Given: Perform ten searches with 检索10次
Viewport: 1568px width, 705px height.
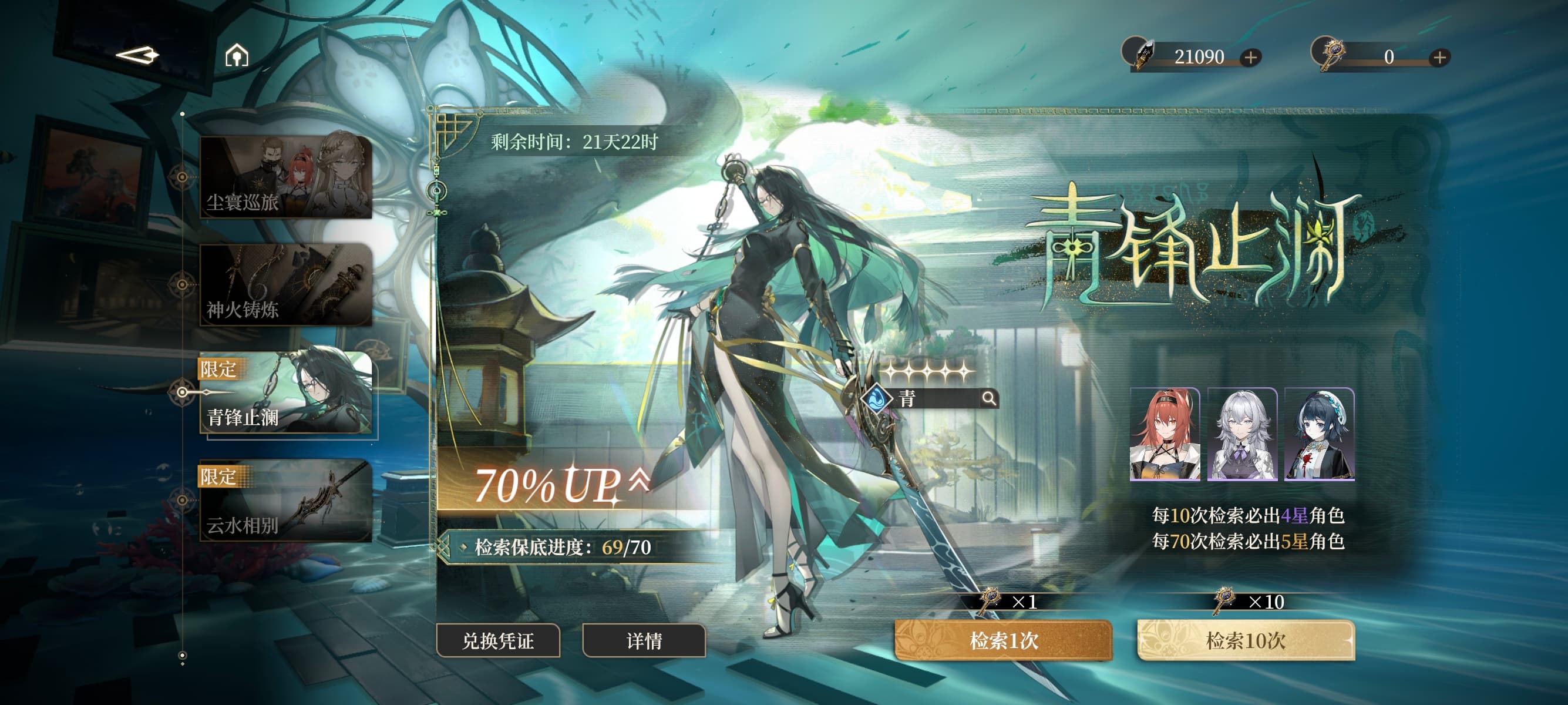Looking at the screenshot, I should click(x=1246, y=640).
